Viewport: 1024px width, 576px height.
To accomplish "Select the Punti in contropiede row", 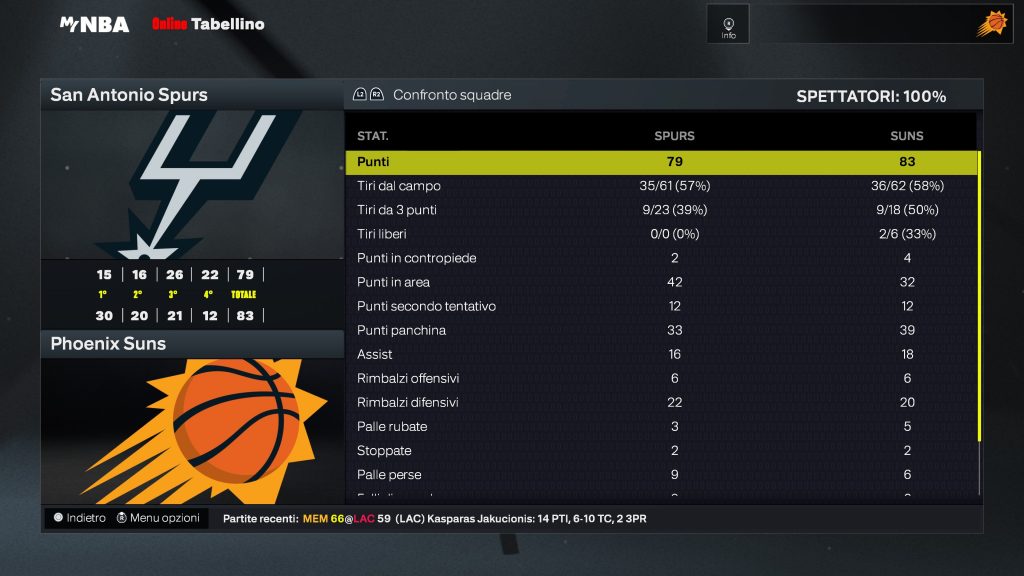I will tap(660, 258).
